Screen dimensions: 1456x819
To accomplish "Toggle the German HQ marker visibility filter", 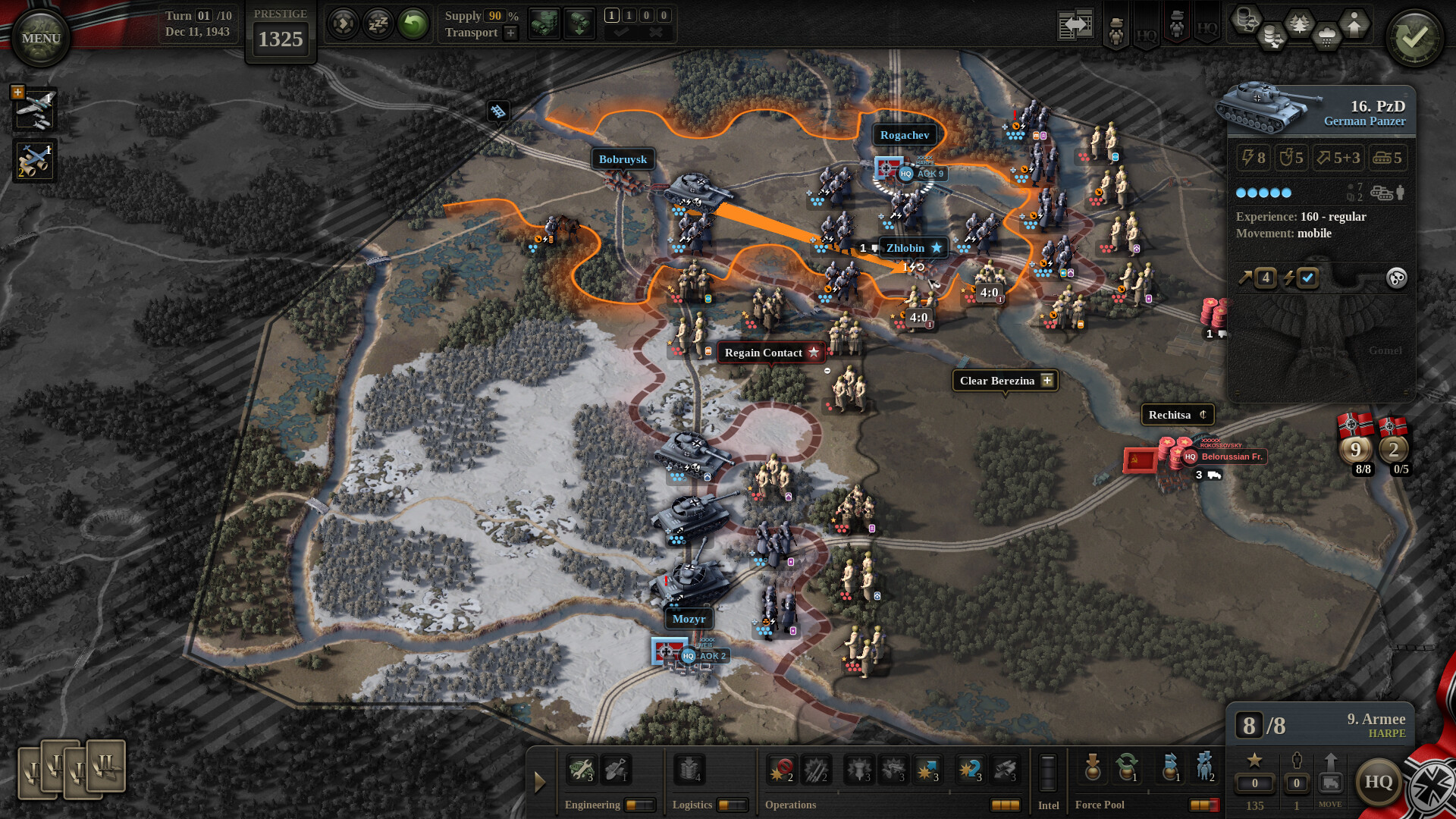I will click(x=1147, y=30).
